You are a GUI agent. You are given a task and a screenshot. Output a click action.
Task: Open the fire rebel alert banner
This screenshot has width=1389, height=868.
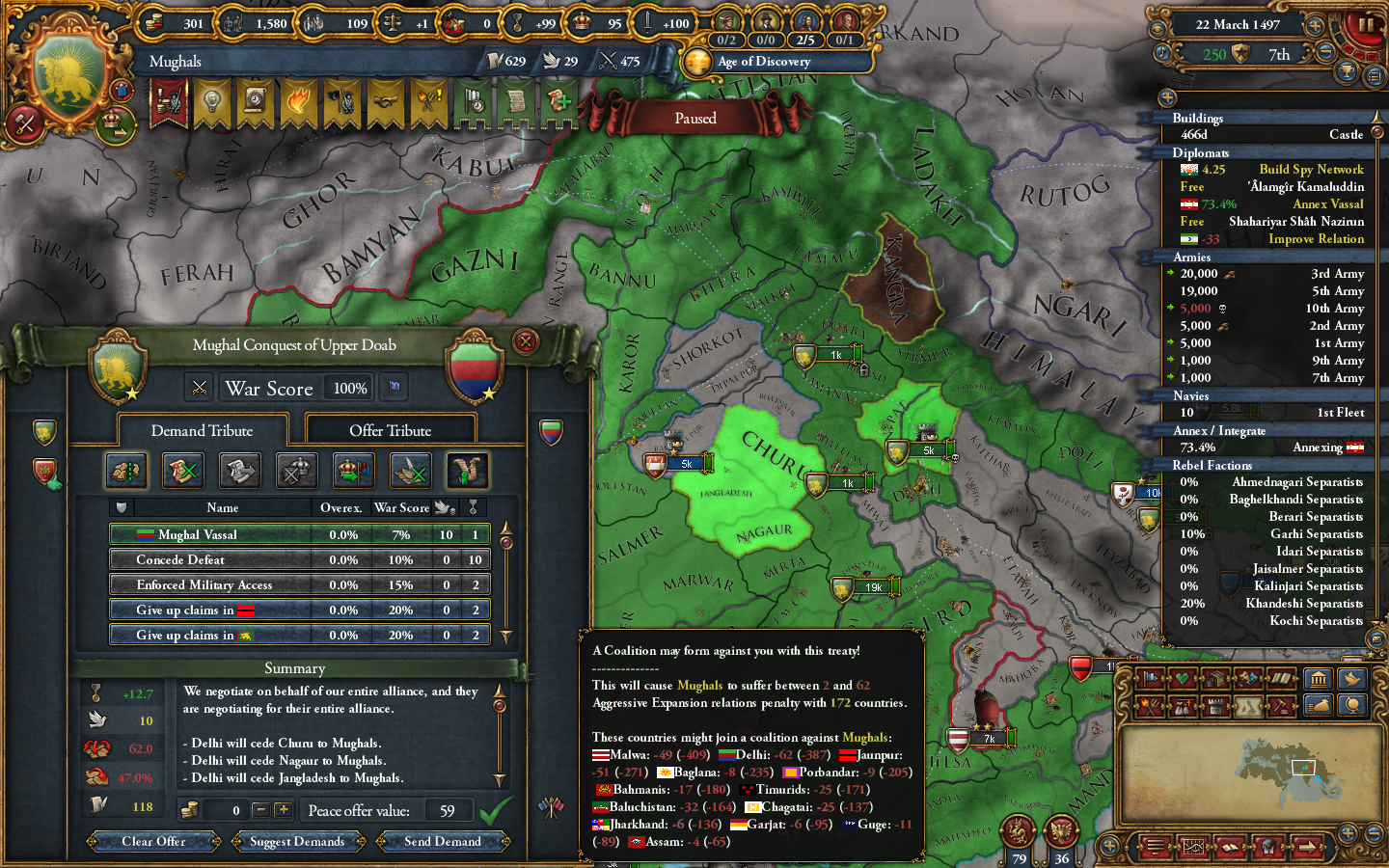[x=299, y=100]
